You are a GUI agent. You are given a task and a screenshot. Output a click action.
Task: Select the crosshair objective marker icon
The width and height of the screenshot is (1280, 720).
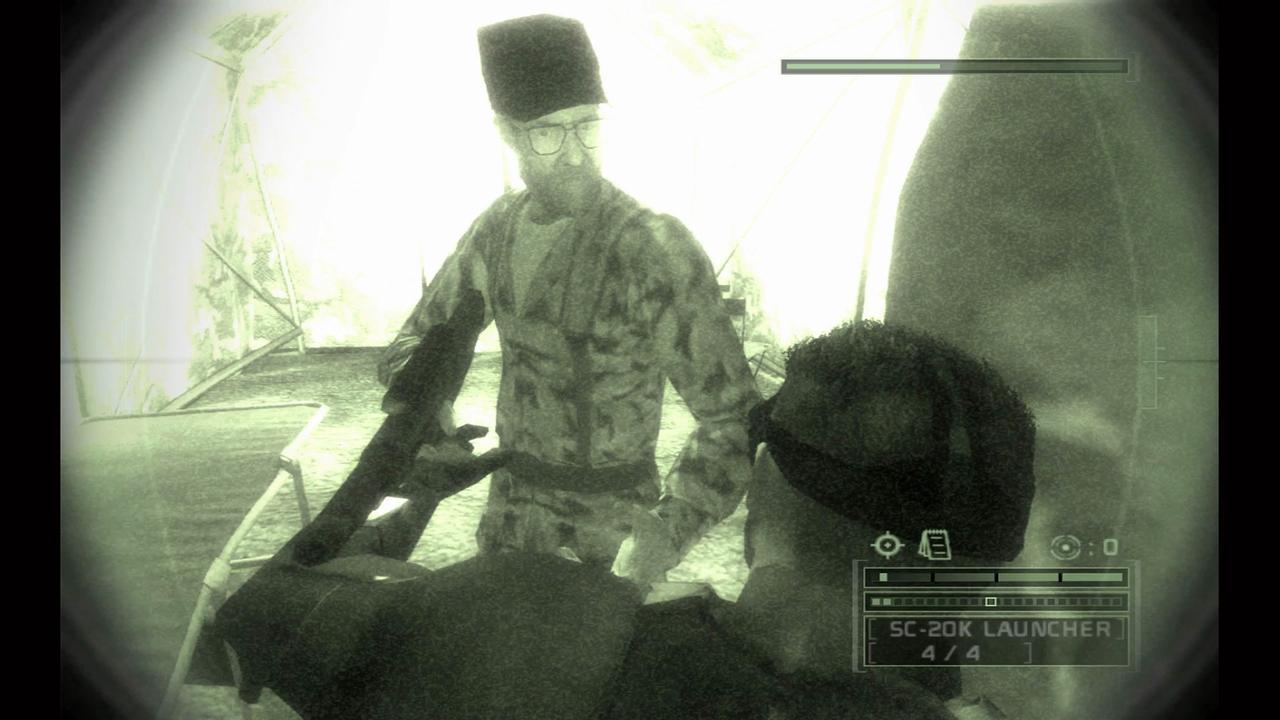(888, 544)
